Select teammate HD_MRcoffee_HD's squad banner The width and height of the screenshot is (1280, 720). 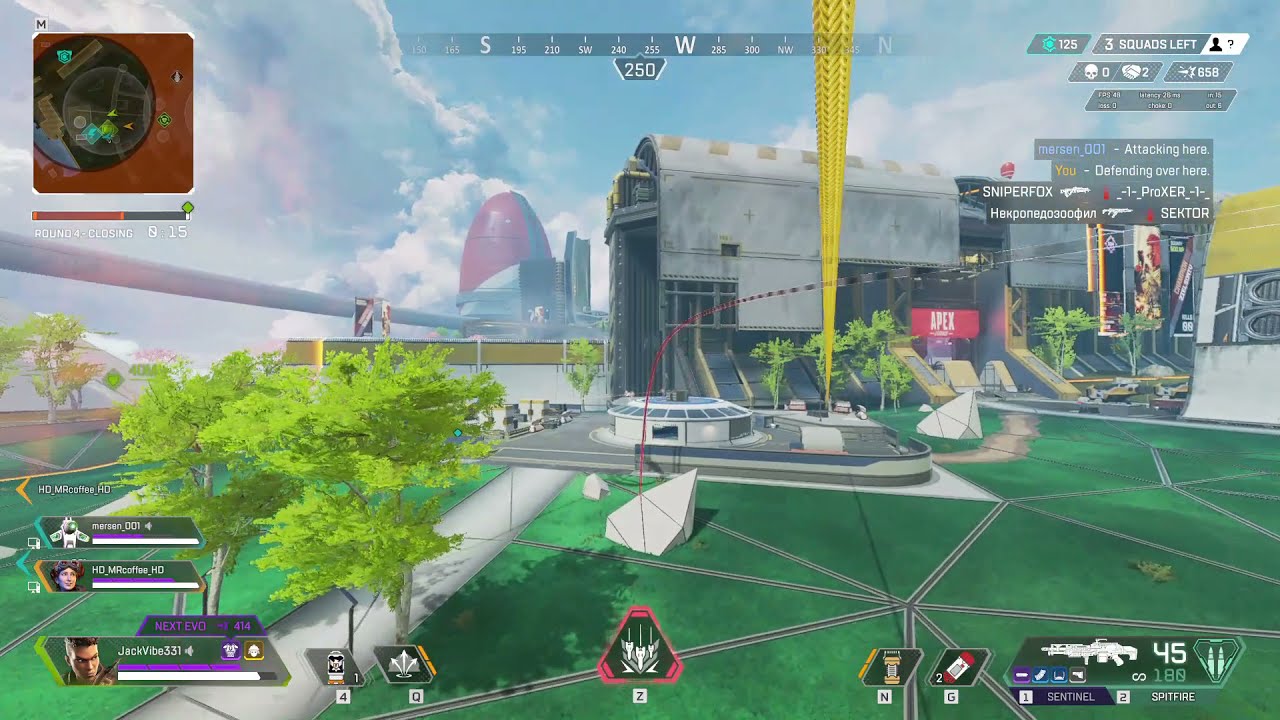tap(120, 575)
